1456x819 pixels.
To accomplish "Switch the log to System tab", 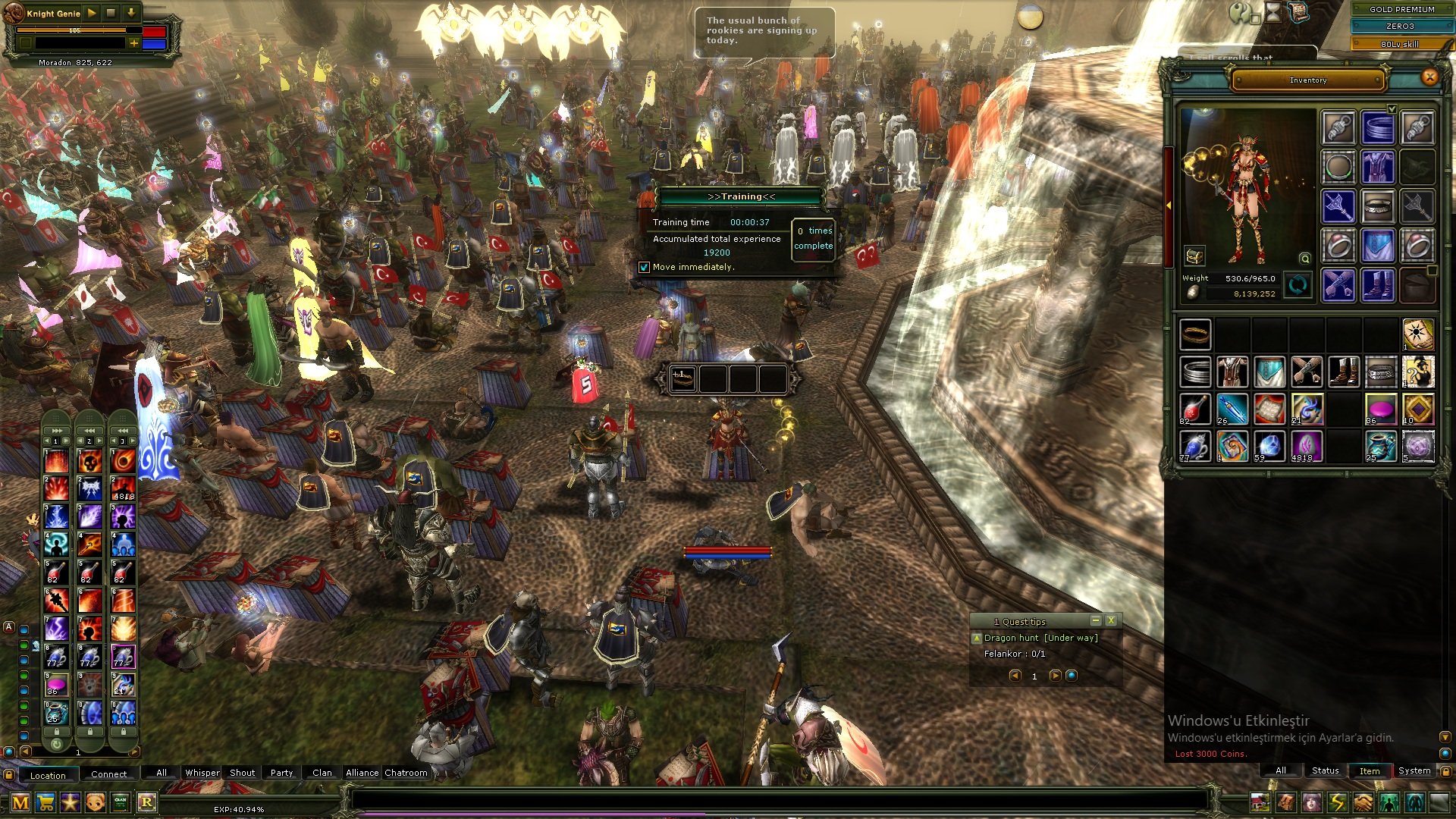I will coord(1414,770).
